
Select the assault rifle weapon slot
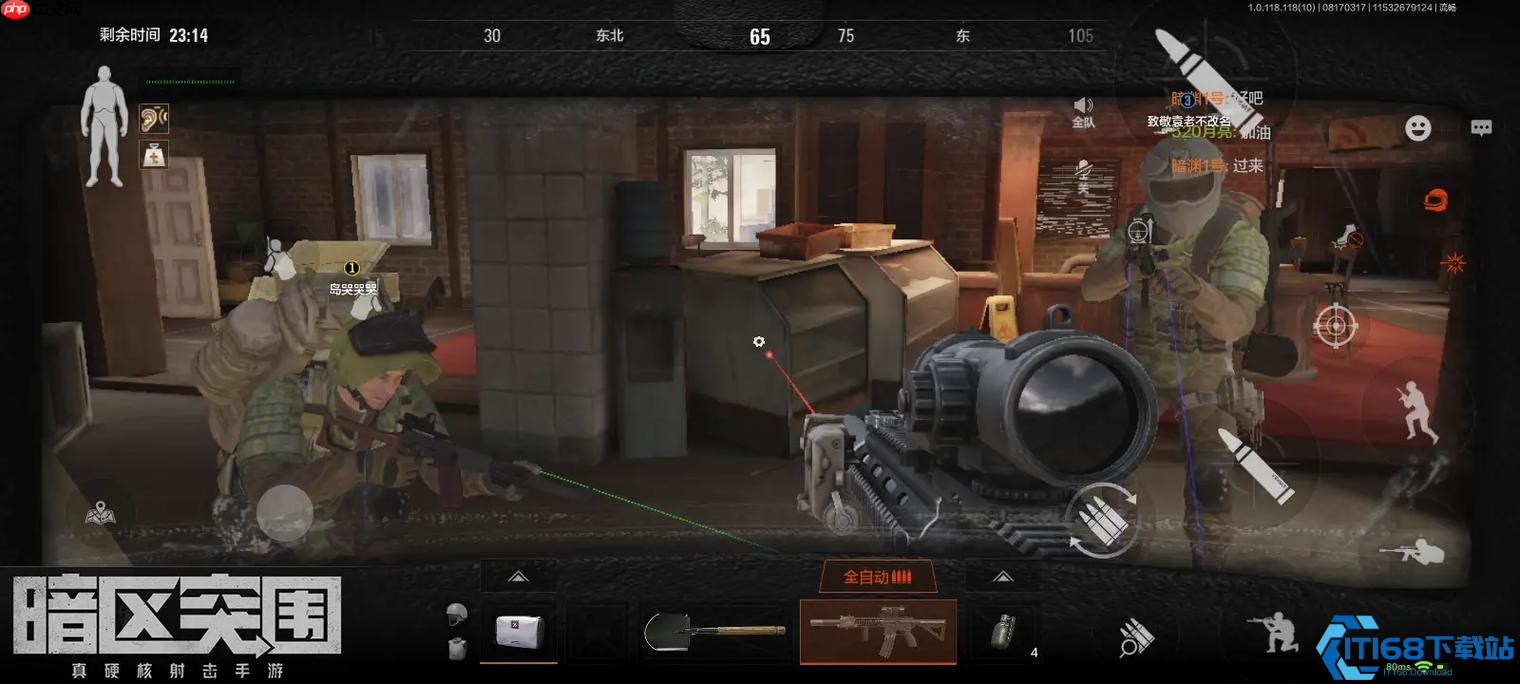[x=878, y=631]
